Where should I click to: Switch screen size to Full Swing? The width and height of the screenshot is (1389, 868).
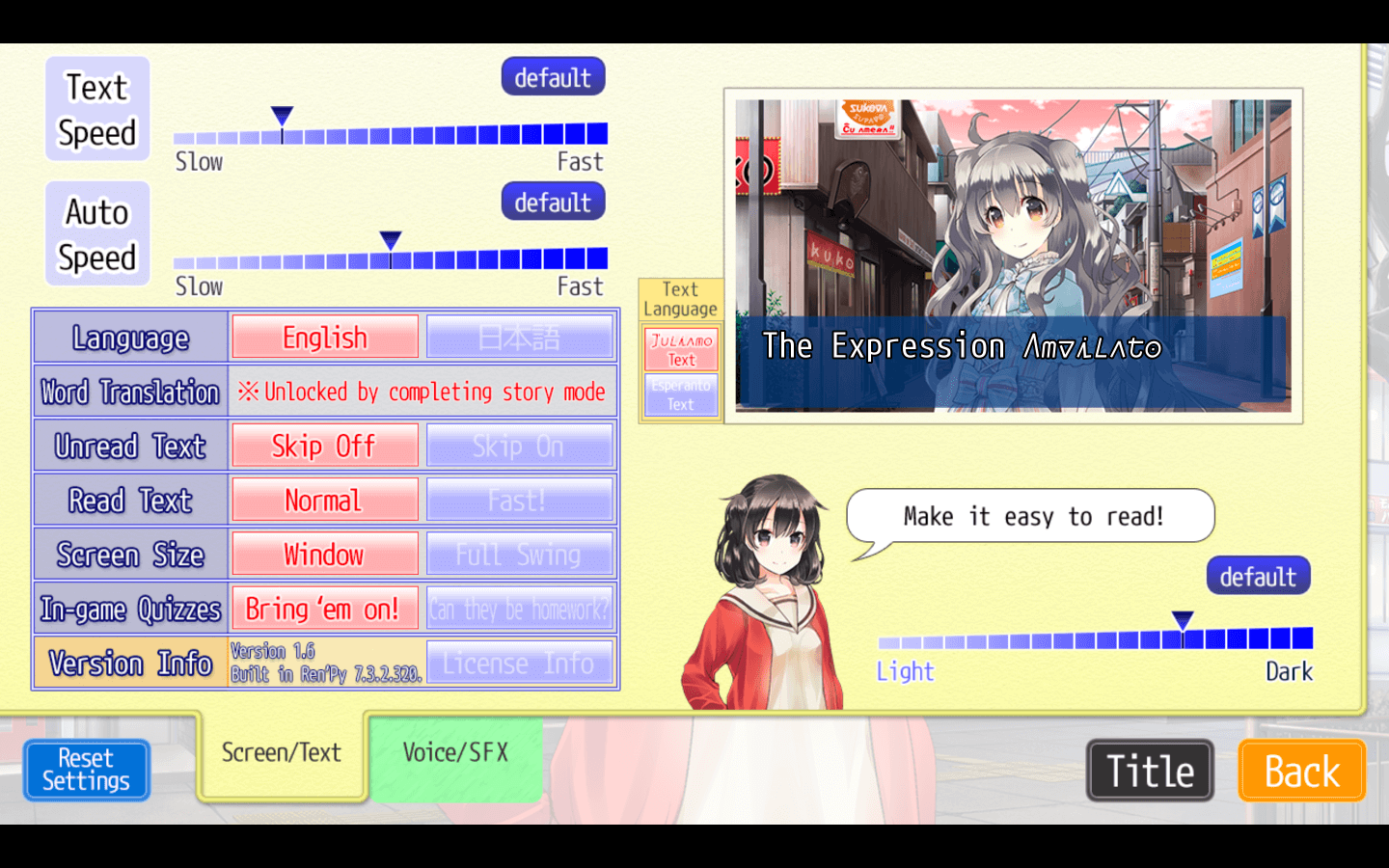[x=519, y=555]
